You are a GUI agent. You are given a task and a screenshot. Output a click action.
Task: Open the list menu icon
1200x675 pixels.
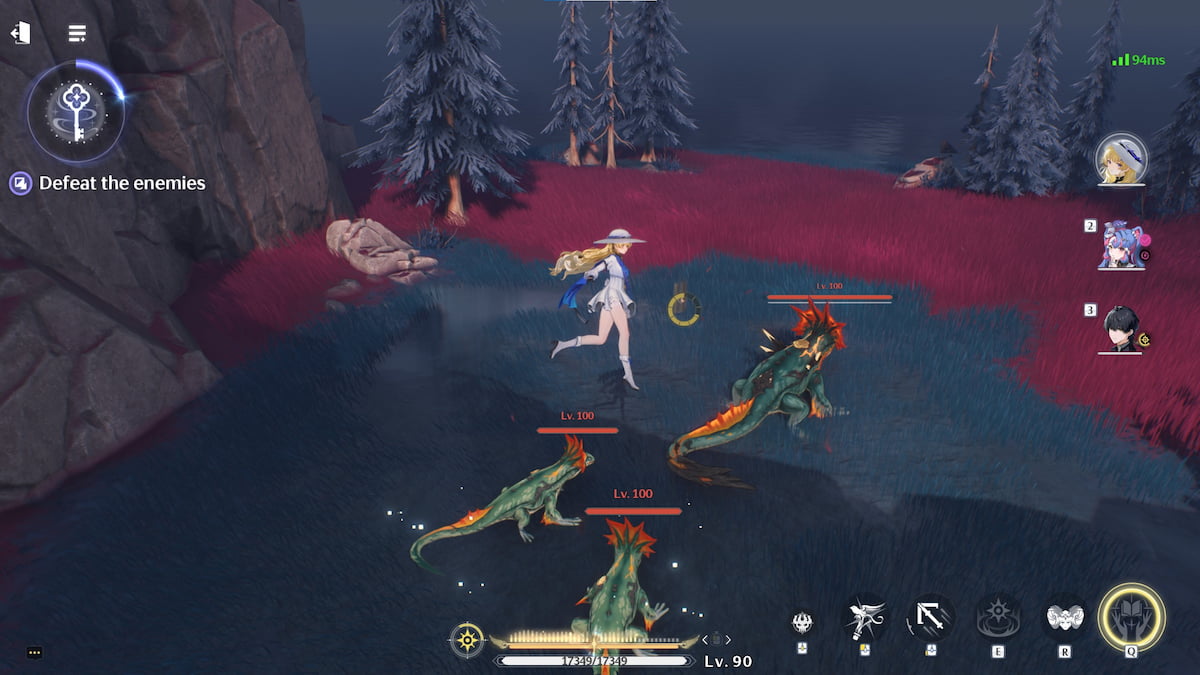pyautogui.click(x=77, y=33)
